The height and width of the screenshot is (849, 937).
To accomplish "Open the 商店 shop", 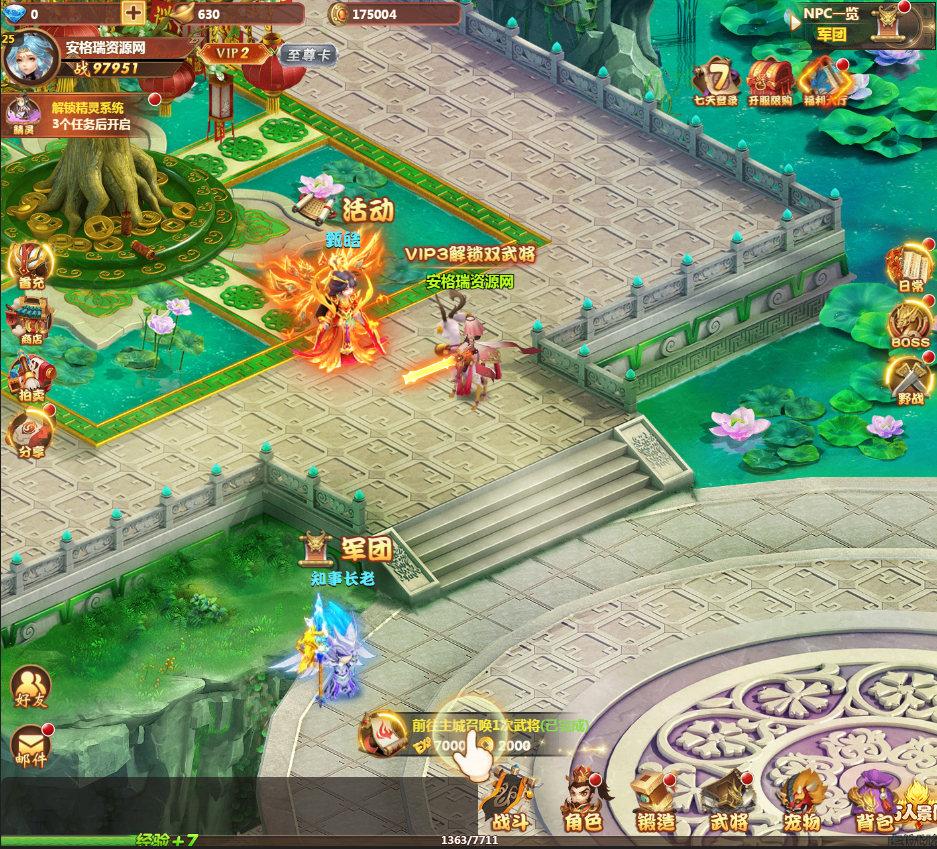I will [x=30, y=319].
